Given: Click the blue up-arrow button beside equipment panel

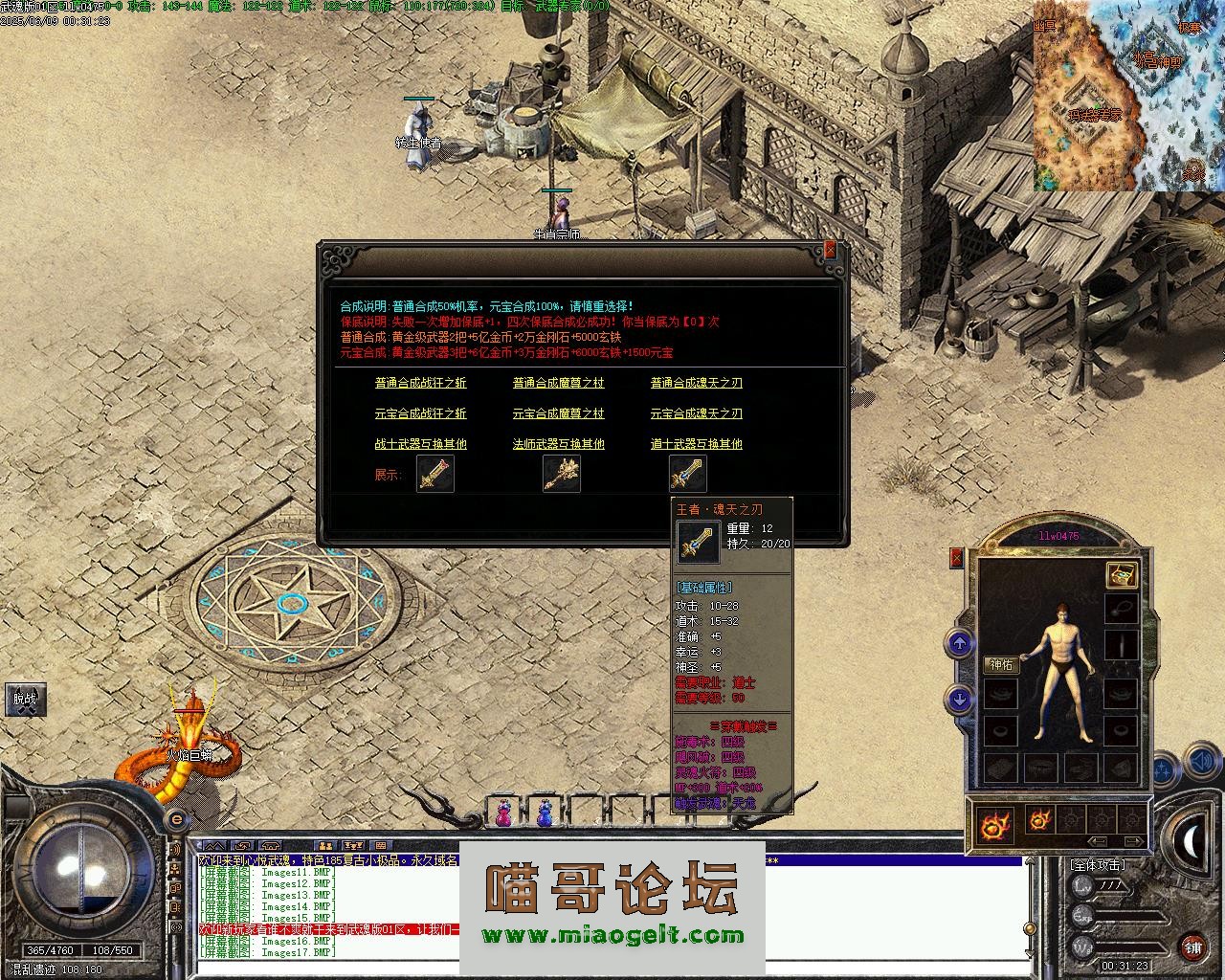Looking at the screenshot, I should coord(959,643).
